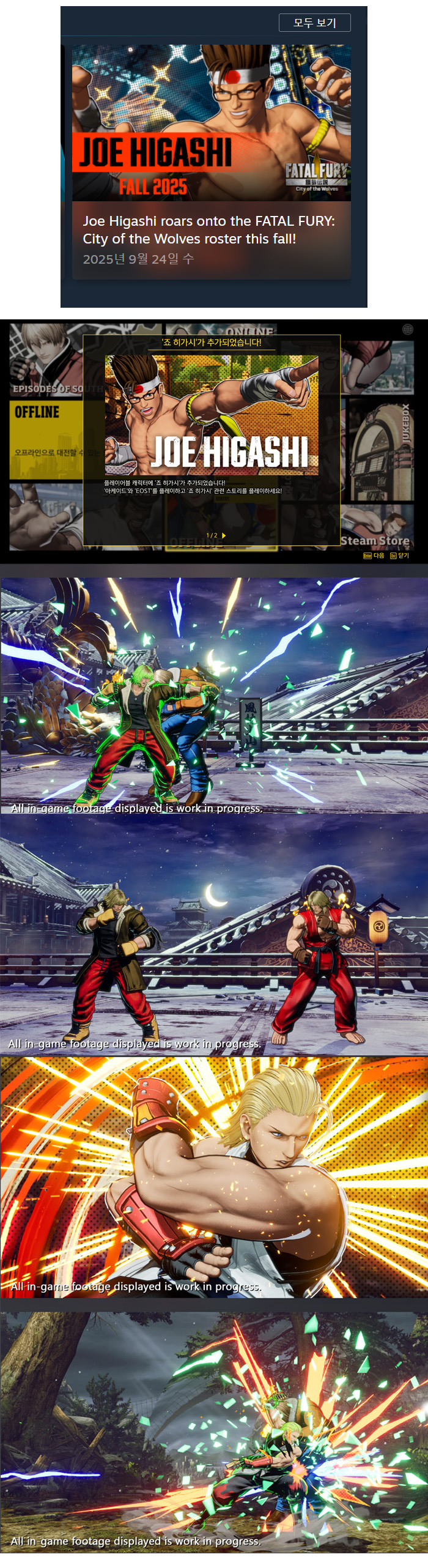The height and width of the screenshot is (1568, 428).
Task: Open the Joe Higashi Fall 2025 news card
Action: click(x=211, y=162)
